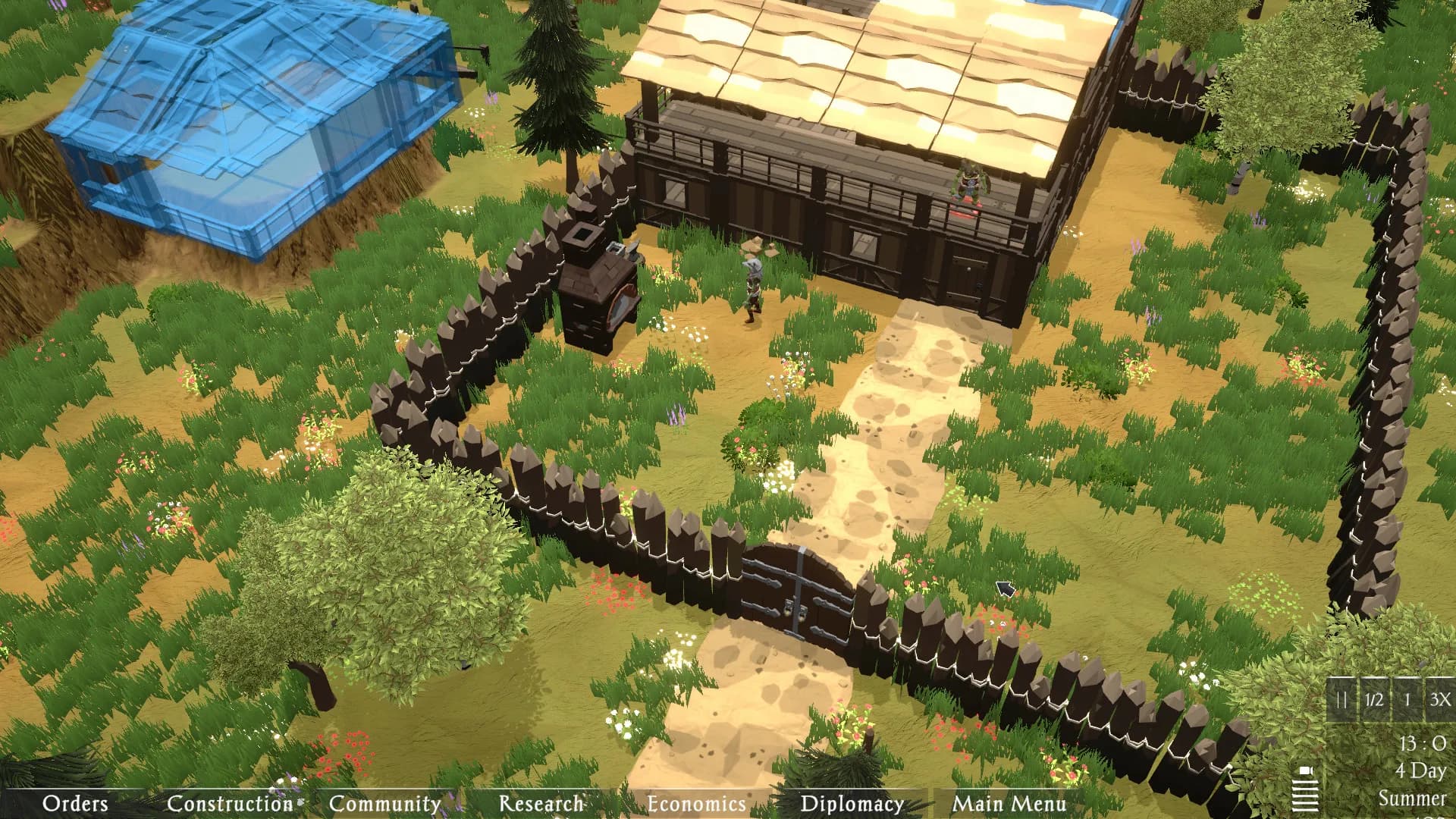Open the Research menu
Image resolution: width=1456 pixels, height=819 pixels.
(x=541, y=803)
